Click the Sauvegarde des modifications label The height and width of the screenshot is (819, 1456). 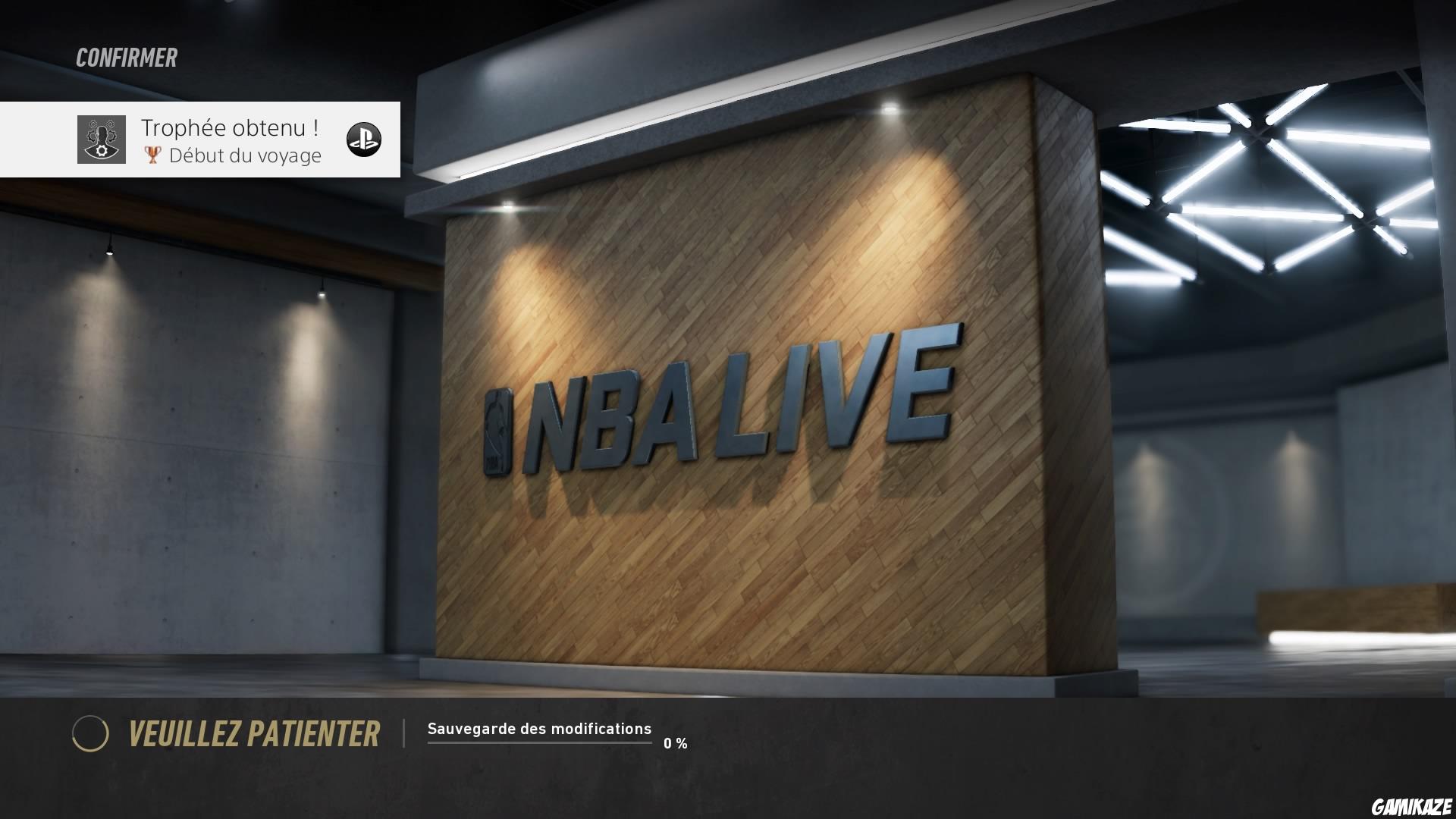[x=539, y=728]
